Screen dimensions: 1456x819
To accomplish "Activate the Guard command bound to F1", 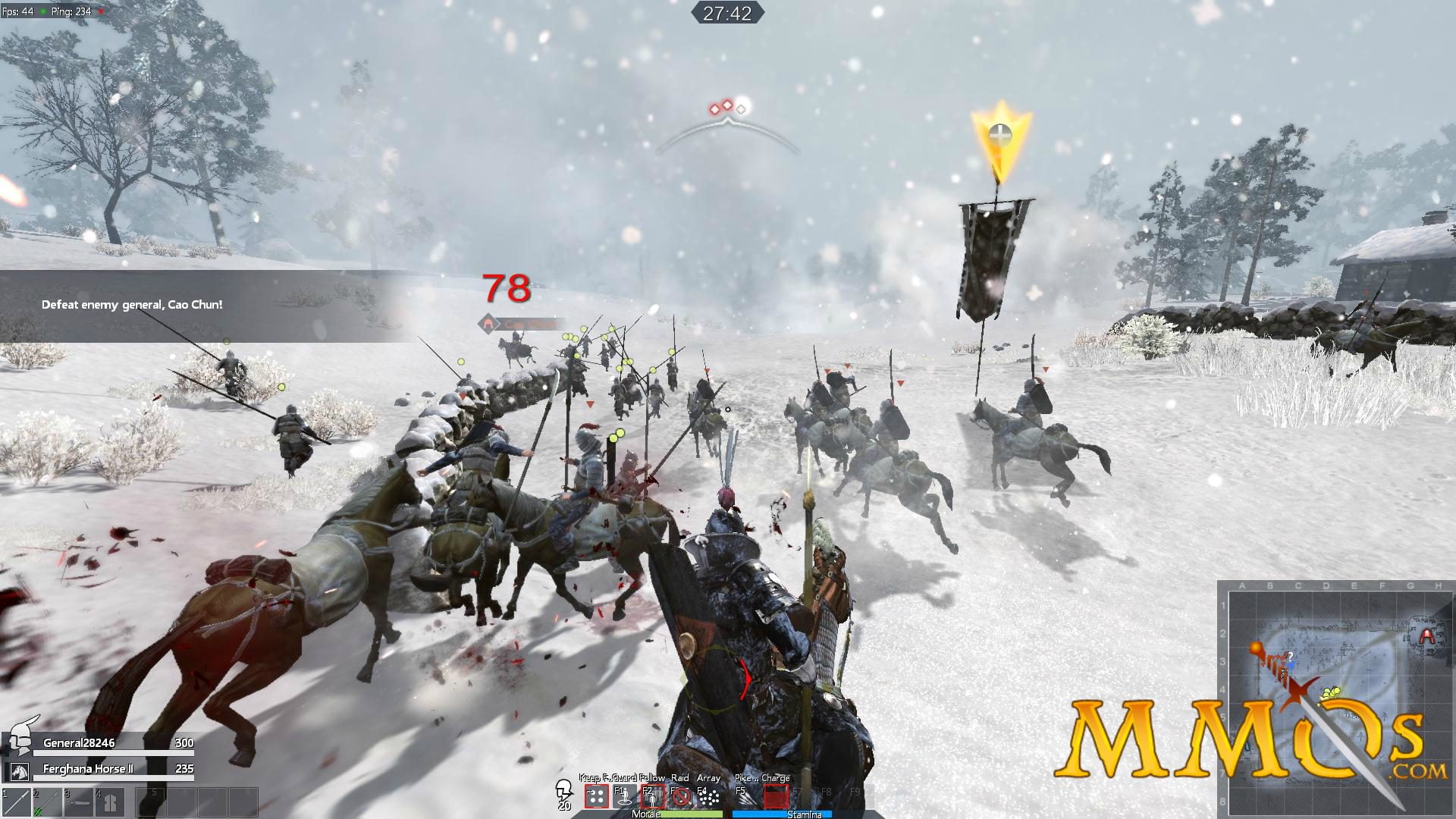I will (x=624, y=796).
